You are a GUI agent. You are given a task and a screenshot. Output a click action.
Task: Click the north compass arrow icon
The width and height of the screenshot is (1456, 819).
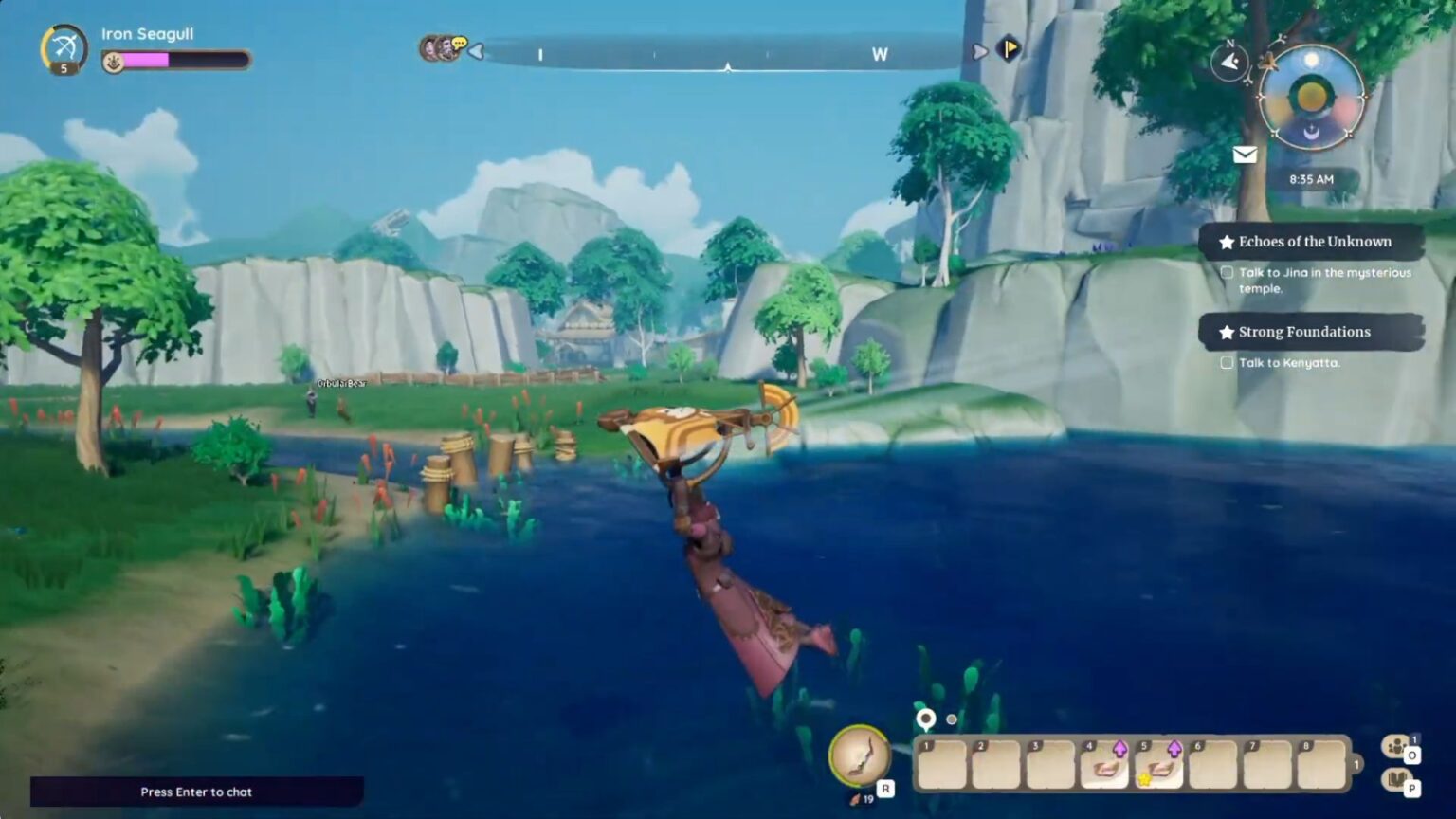tap(1229, 63)
